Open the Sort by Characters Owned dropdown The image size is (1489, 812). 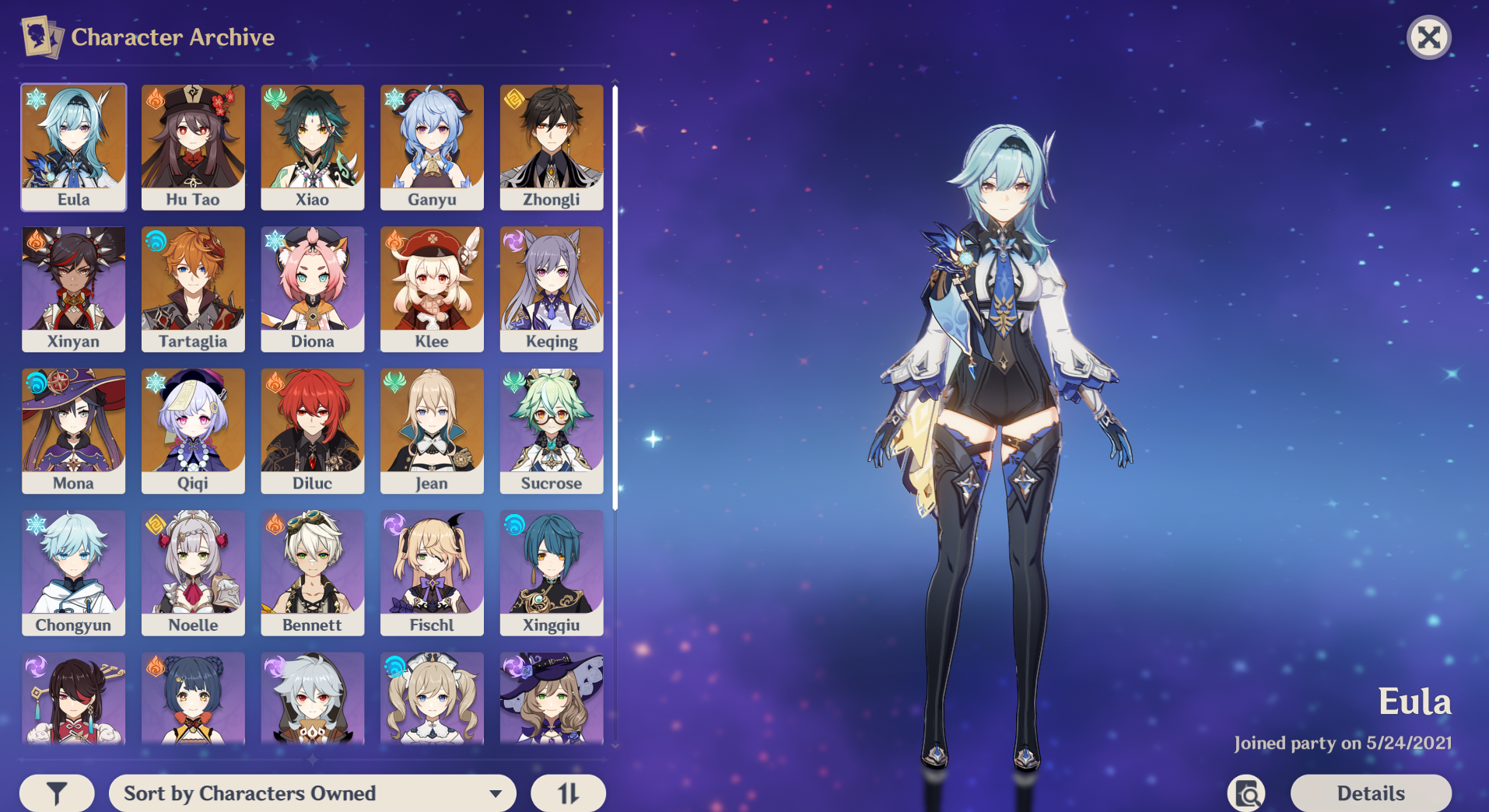point(311,793)
